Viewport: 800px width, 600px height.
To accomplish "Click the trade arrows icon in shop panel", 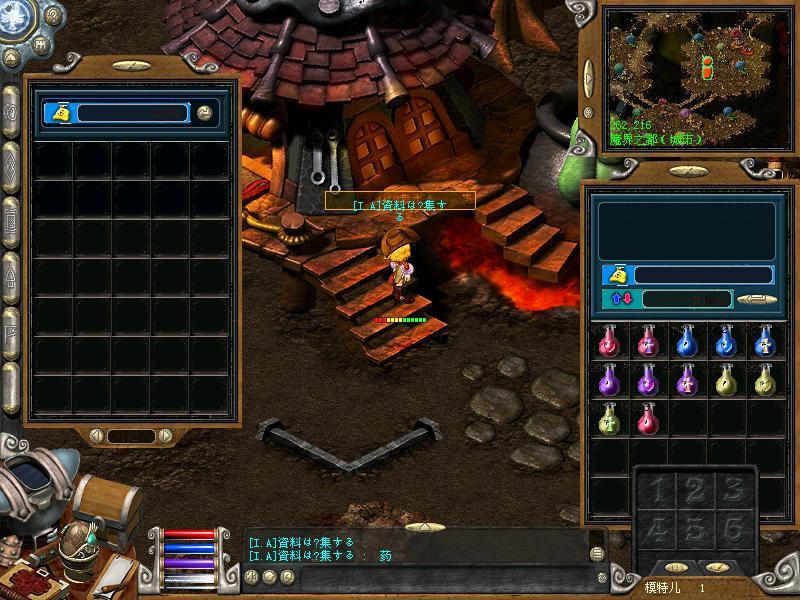I will tap(620, 299).
